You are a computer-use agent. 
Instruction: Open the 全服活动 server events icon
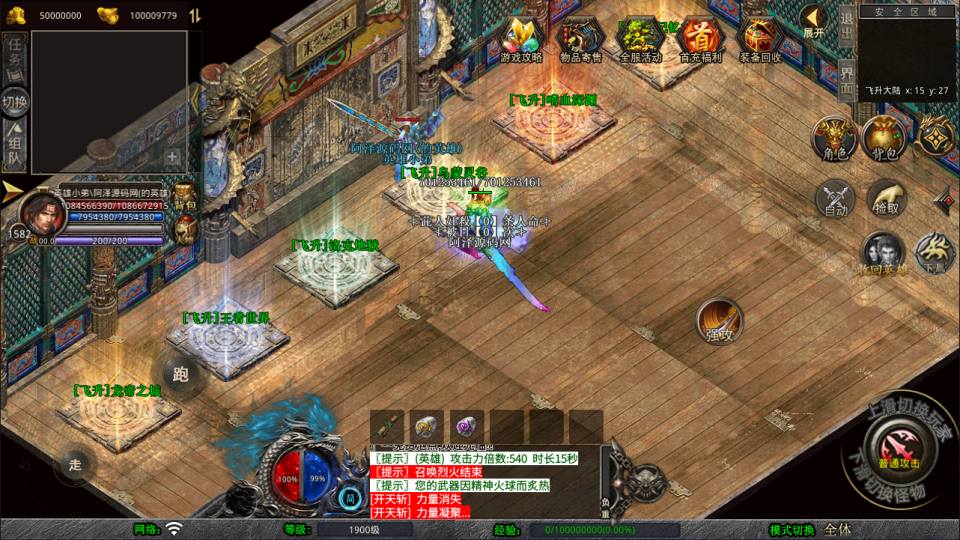click(641, 40)
